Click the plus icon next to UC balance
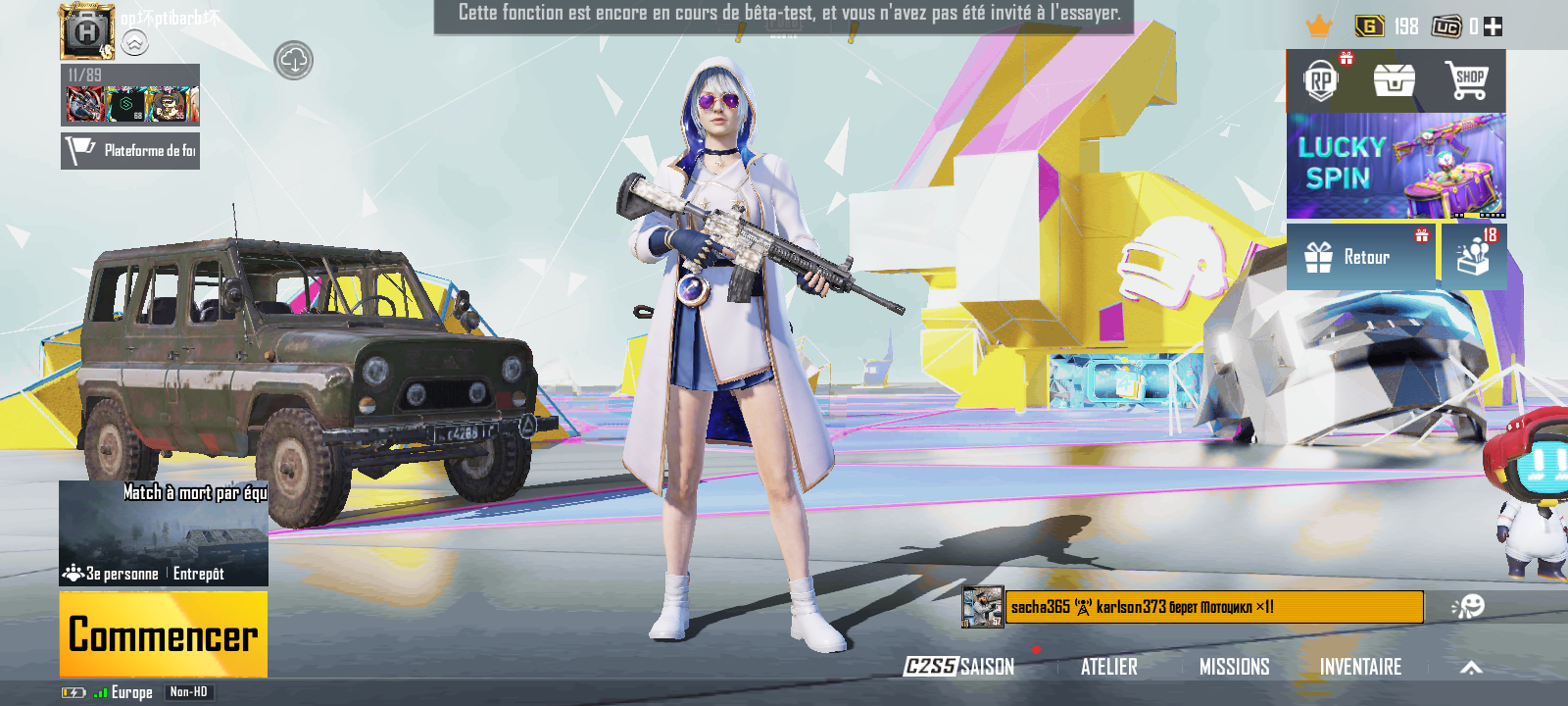This screenshot has height=706, width=1568. 1494,26
